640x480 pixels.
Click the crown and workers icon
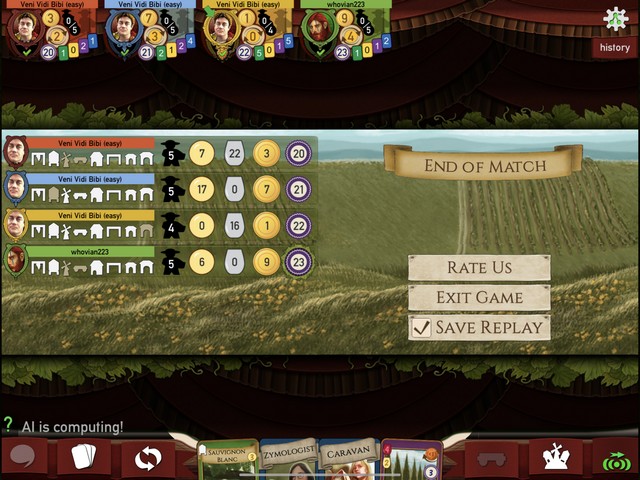555,458
